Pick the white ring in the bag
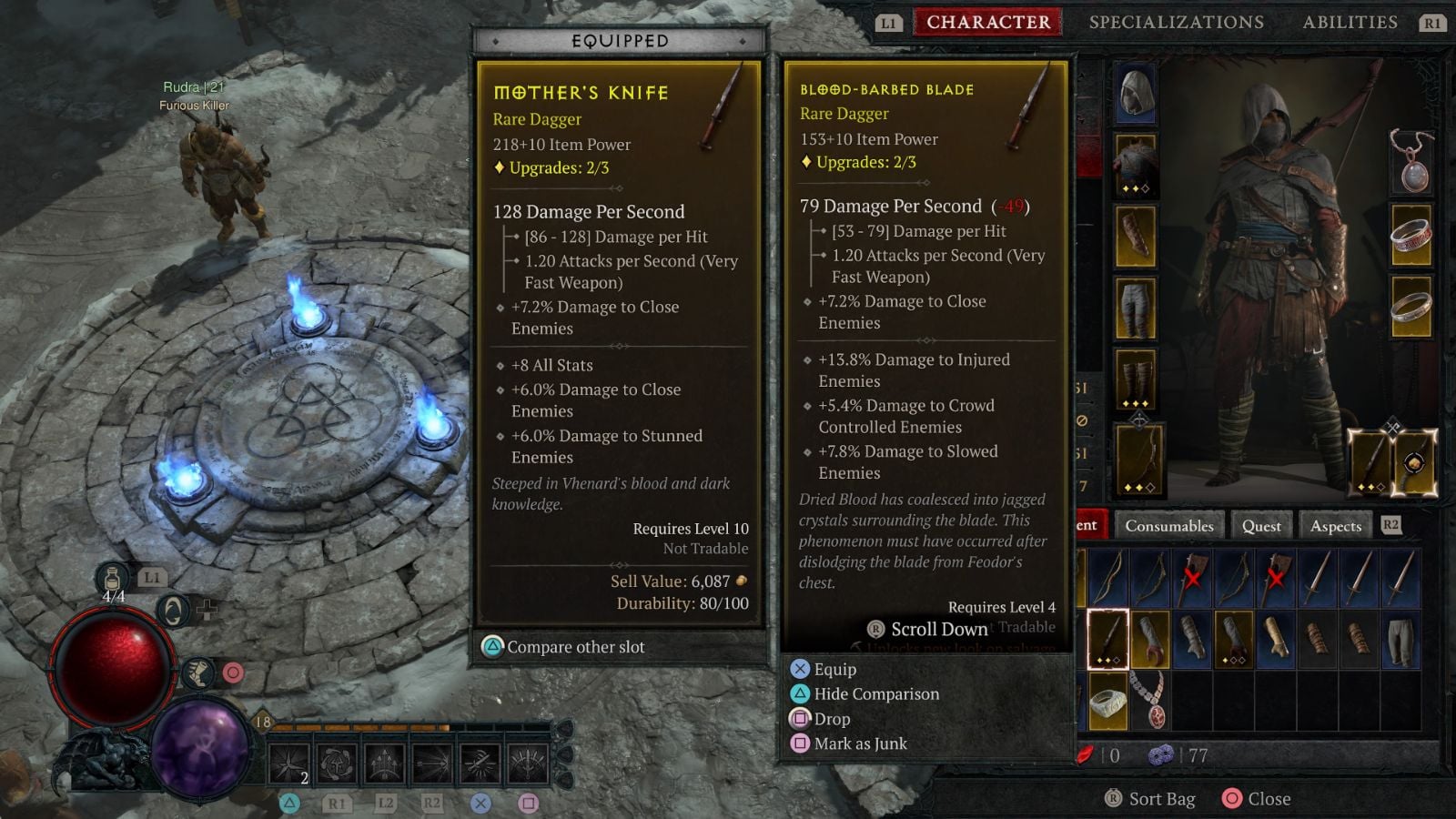 tap(1107, 703)
